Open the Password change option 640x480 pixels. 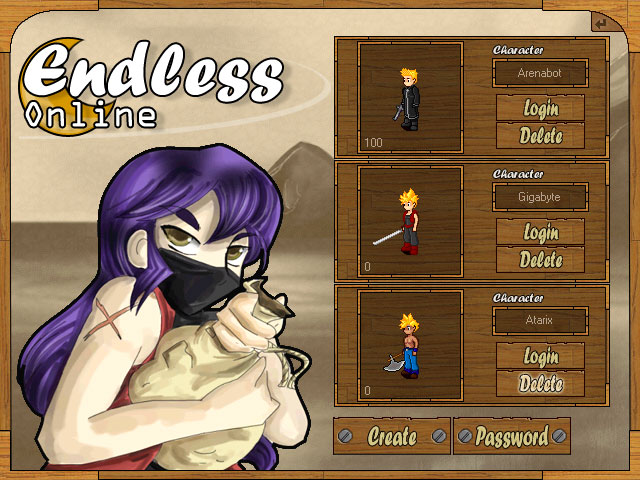pyautogui.click(x=512, y=436)
